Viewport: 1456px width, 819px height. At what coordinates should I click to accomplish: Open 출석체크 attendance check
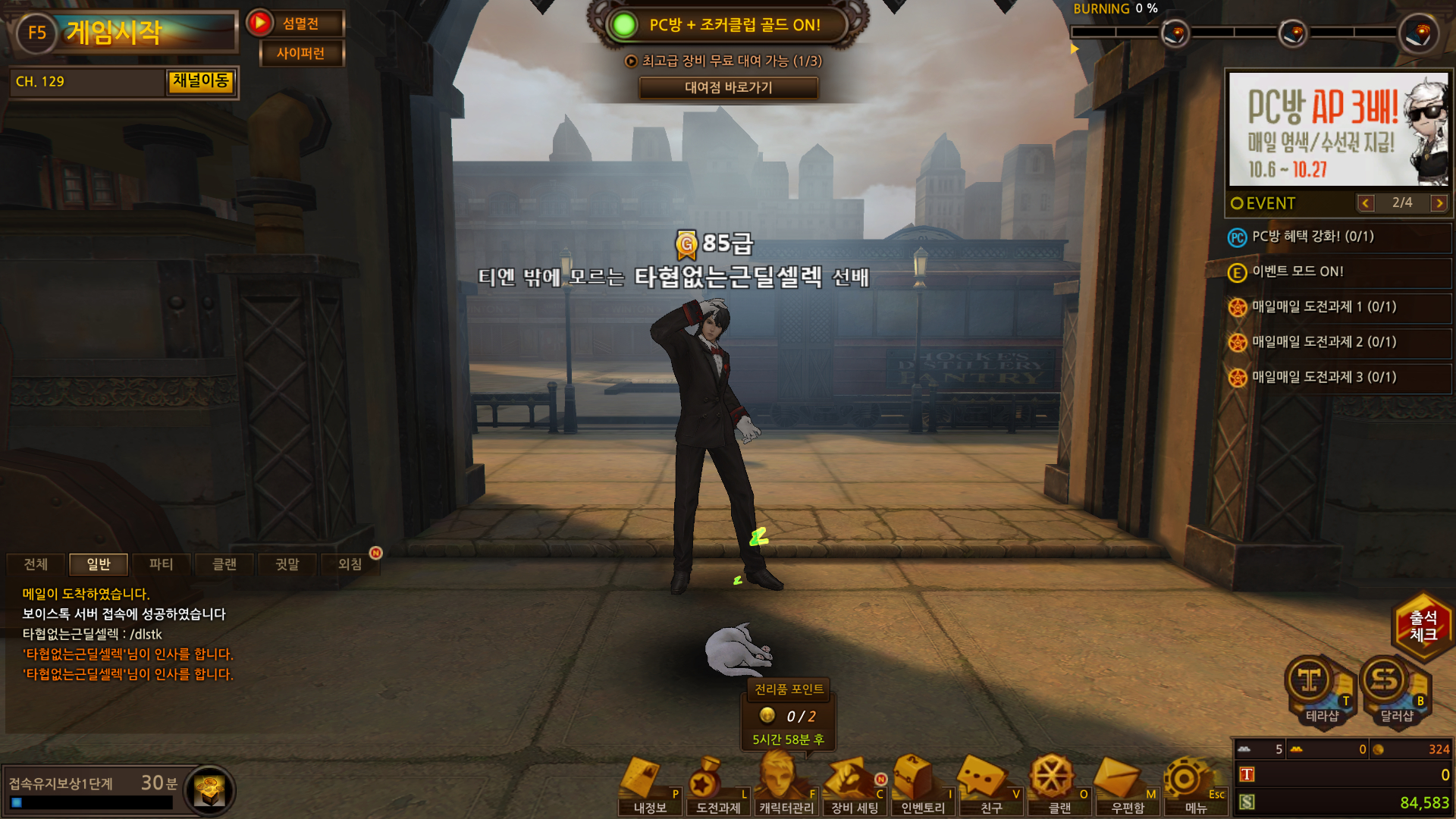tap(1423, 626)
